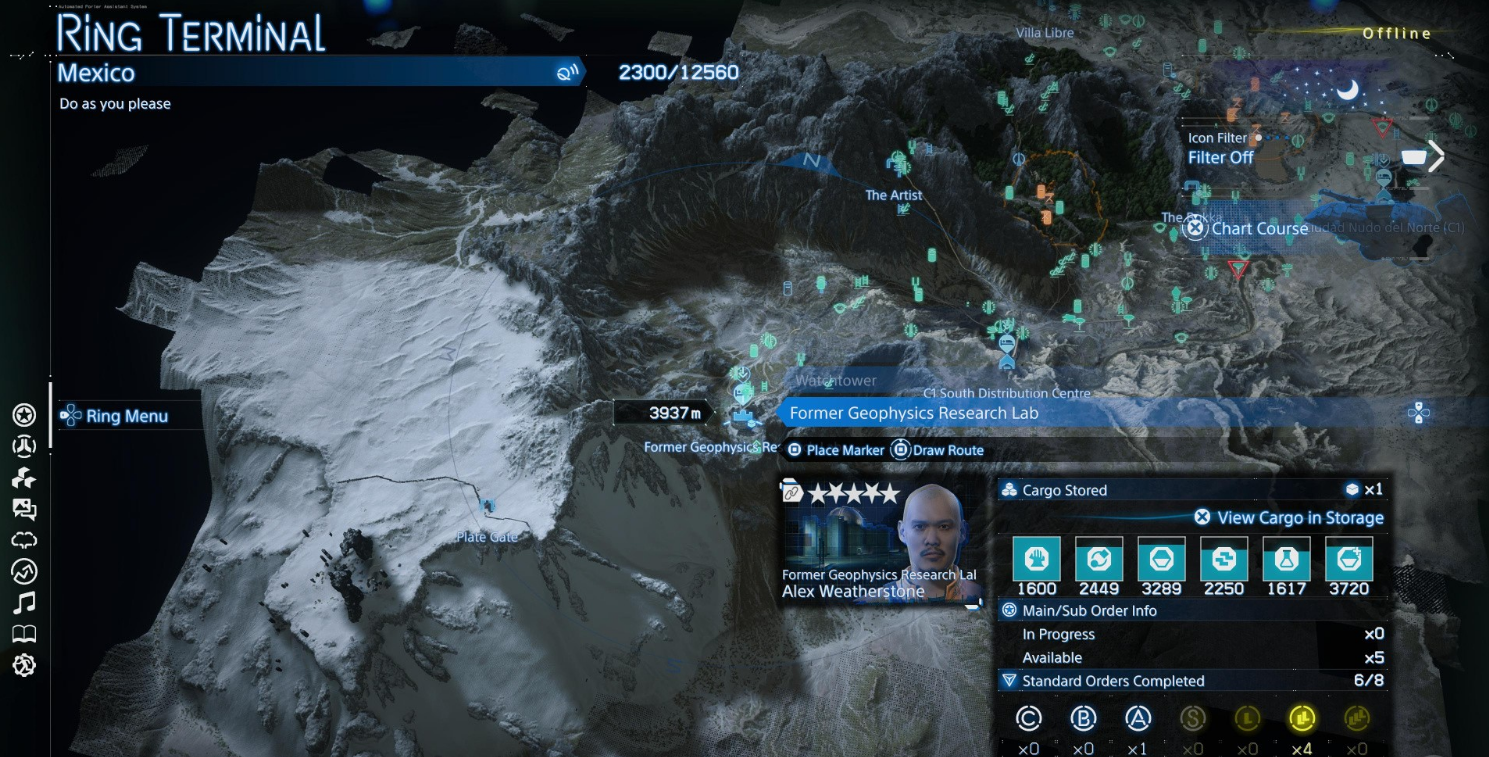1489x757 pixels.
Task: Open the chart graph sidebar icon
Action: point(24,571)
